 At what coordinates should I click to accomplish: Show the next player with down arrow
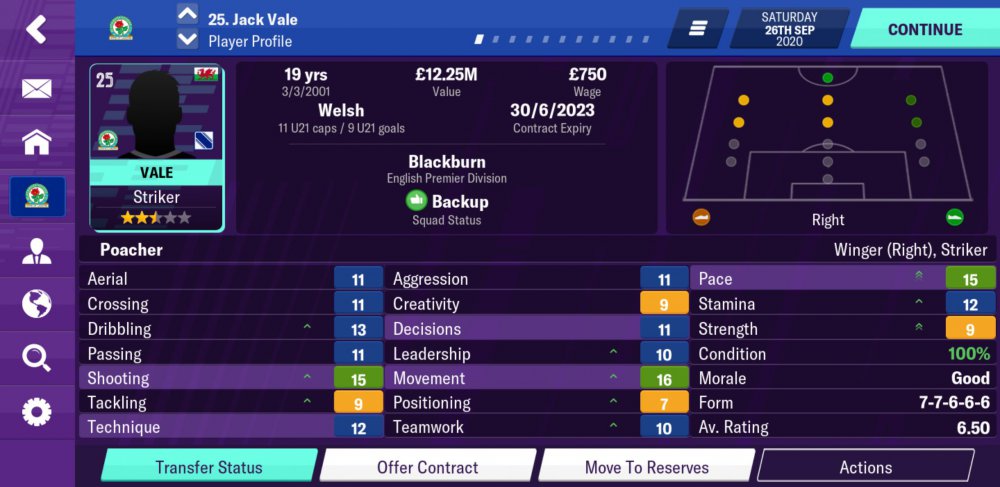(x=187, y=40)
